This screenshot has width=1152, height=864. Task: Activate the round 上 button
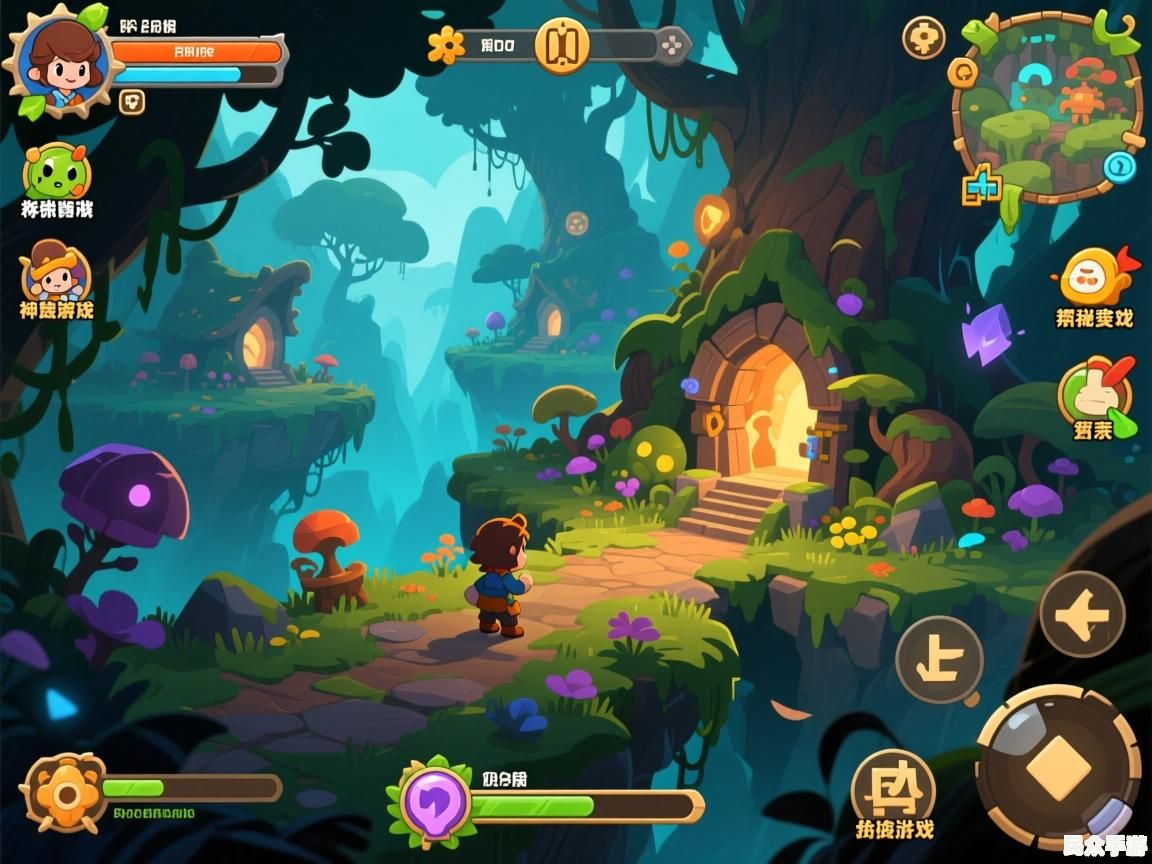(939, 659)
